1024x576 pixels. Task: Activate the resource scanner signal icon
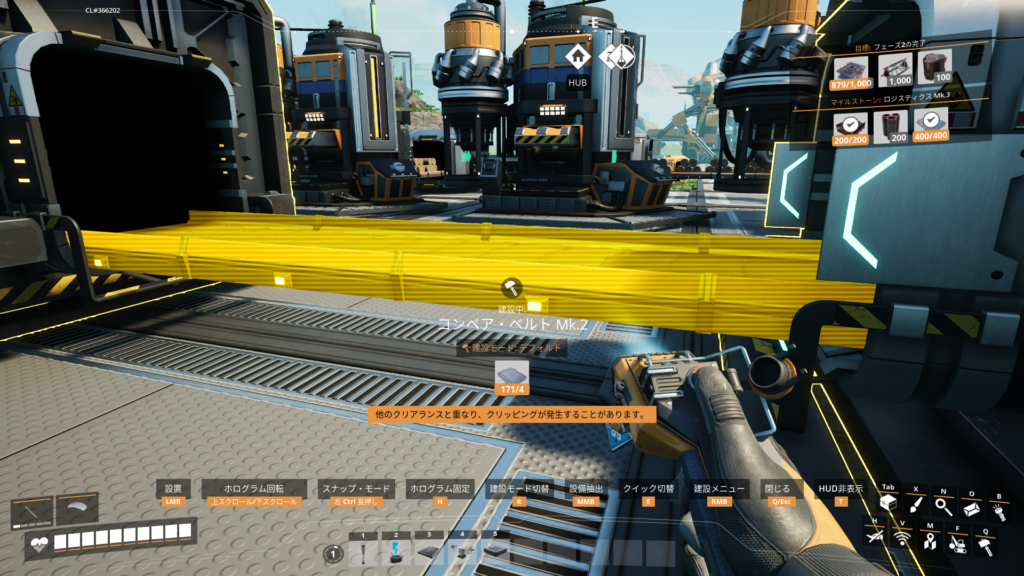point(901,539)
